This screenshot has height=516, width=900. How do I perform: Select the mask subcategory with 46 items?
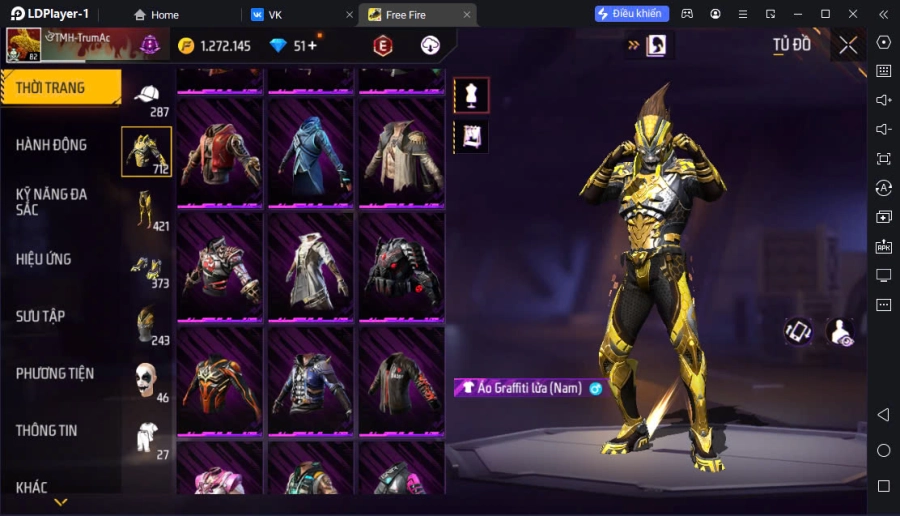coord(147,381)
